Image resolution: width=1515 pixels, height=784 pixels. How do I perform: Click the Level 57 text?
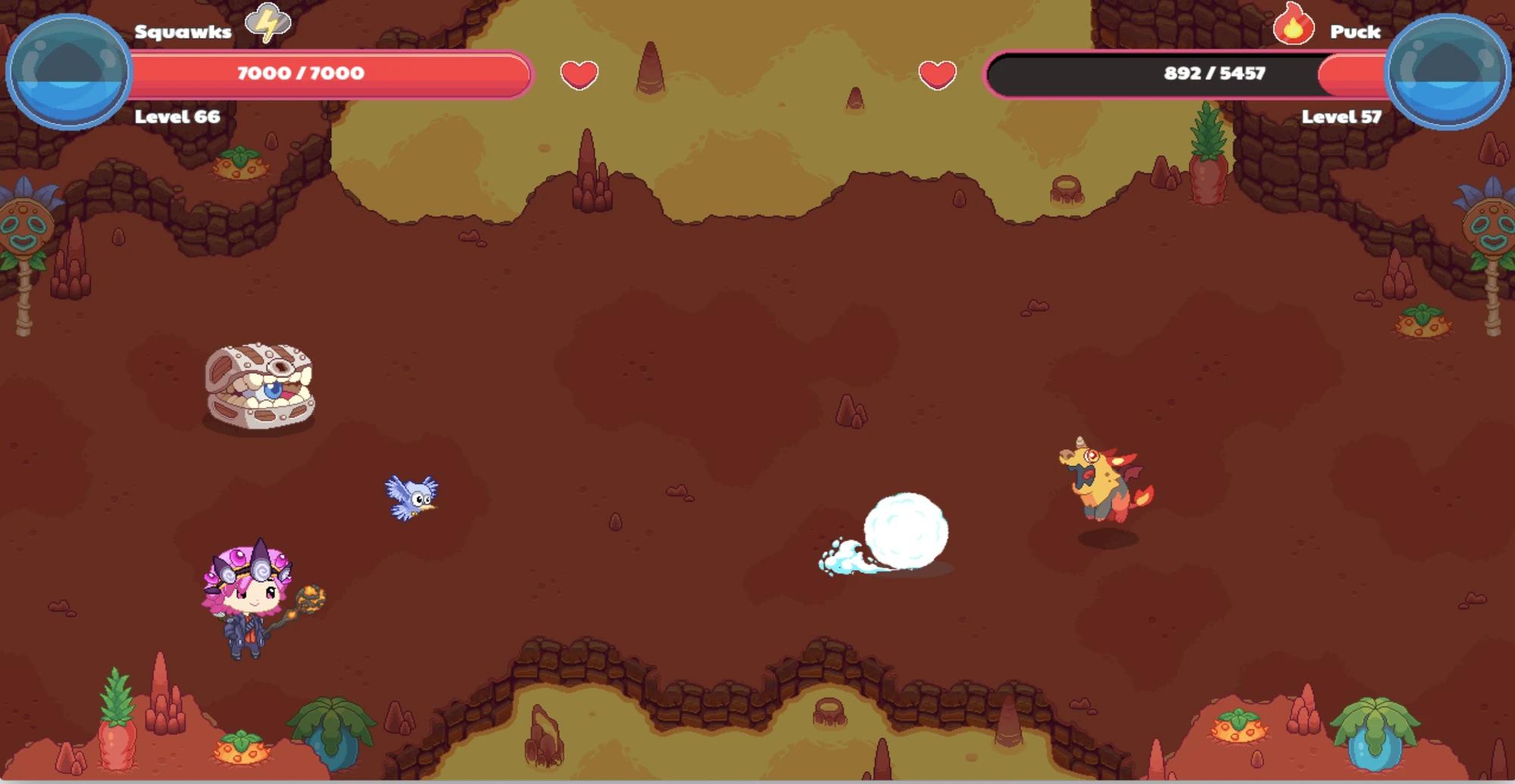click(x=1343, y=117)
